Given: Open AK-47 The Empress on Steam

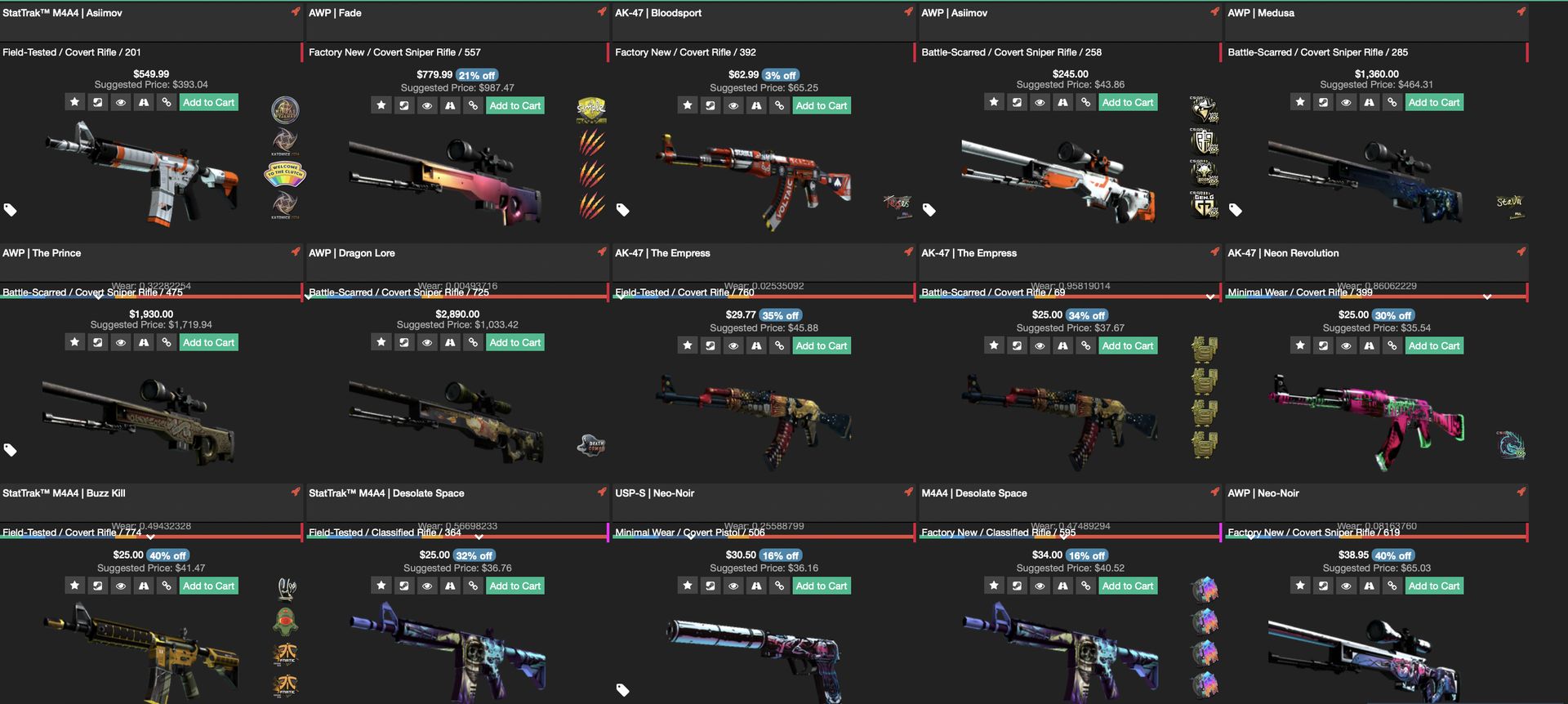Looking at the screenshot, I should (x=710, y=345).
